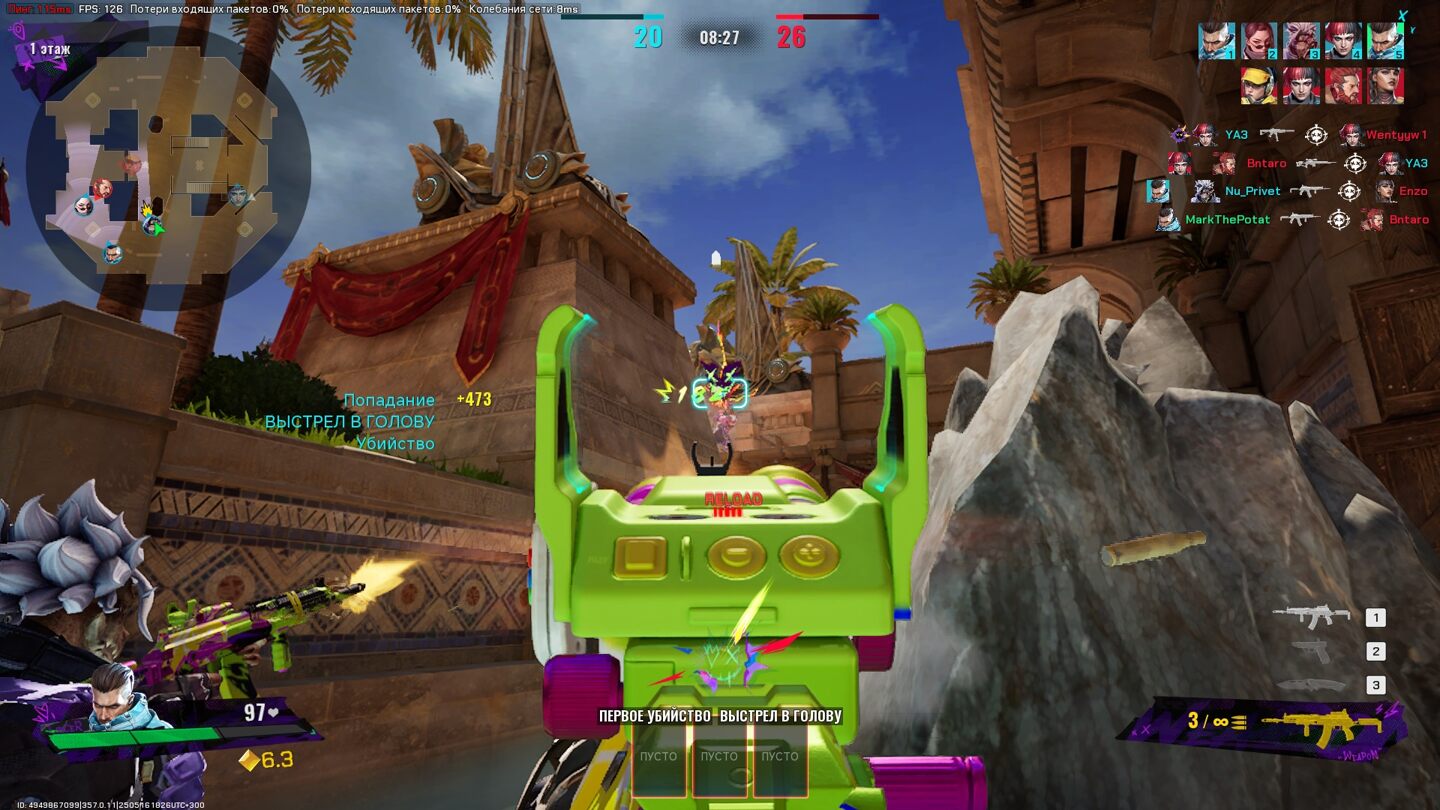Click the kill feed row showing Wentyyw1
This screenshot has width=1440, height=810.
[1299, 135]
